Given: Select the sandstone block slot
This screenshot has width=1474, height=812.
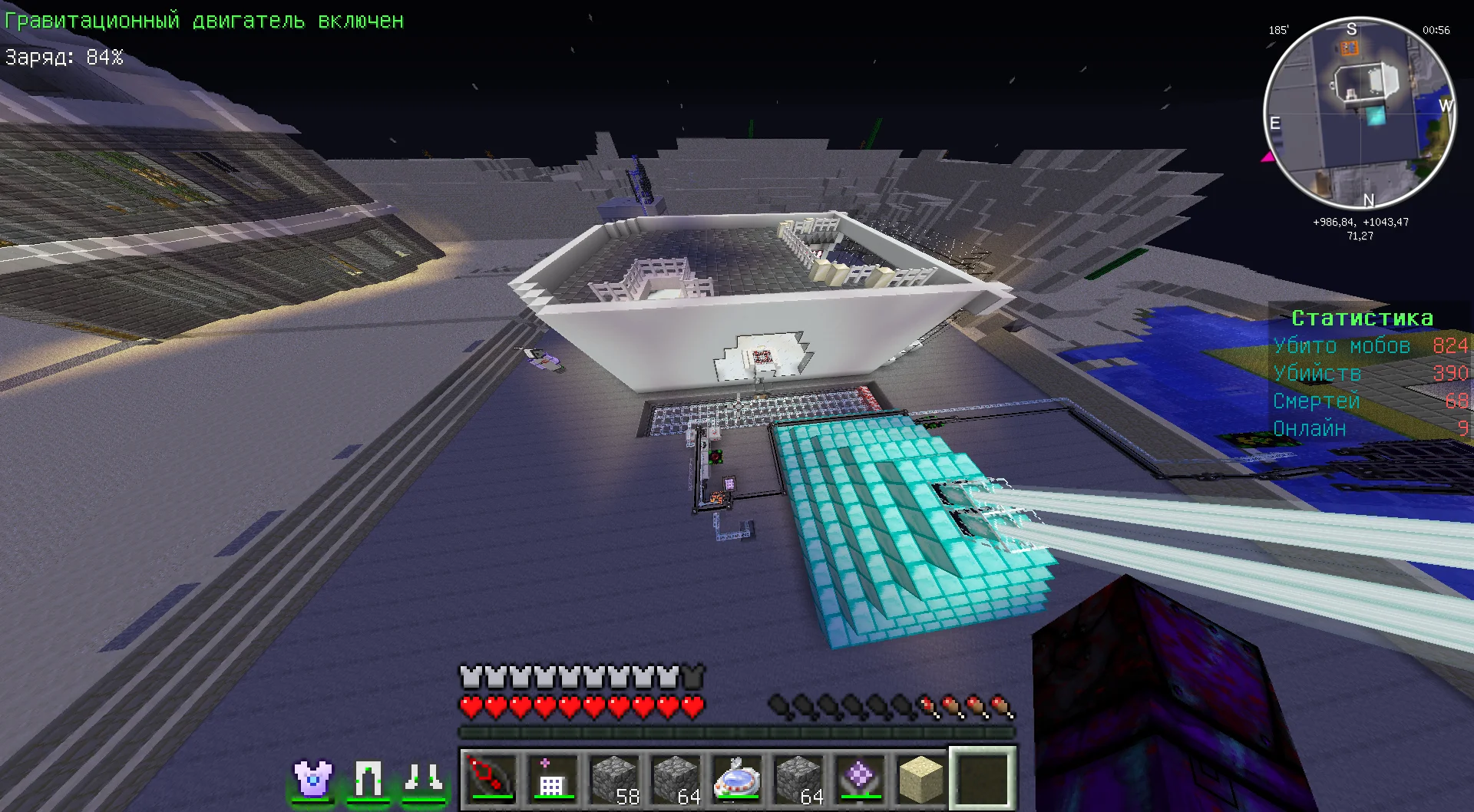Looking at the screenshot, I should point(921,778).
